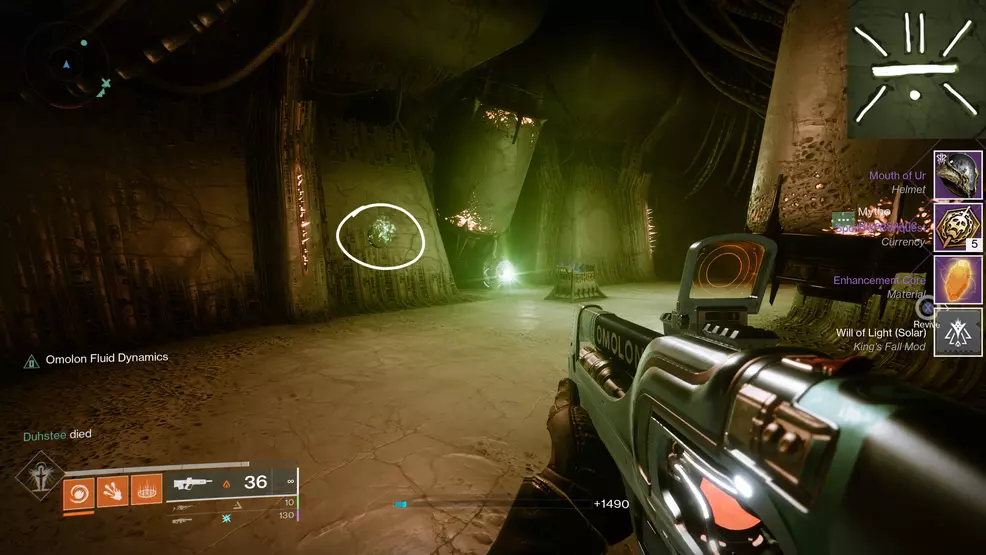Select the Mouth of Ur helmet icon
The height and width of the screenshot is (555, 986).
coord(958,175)
